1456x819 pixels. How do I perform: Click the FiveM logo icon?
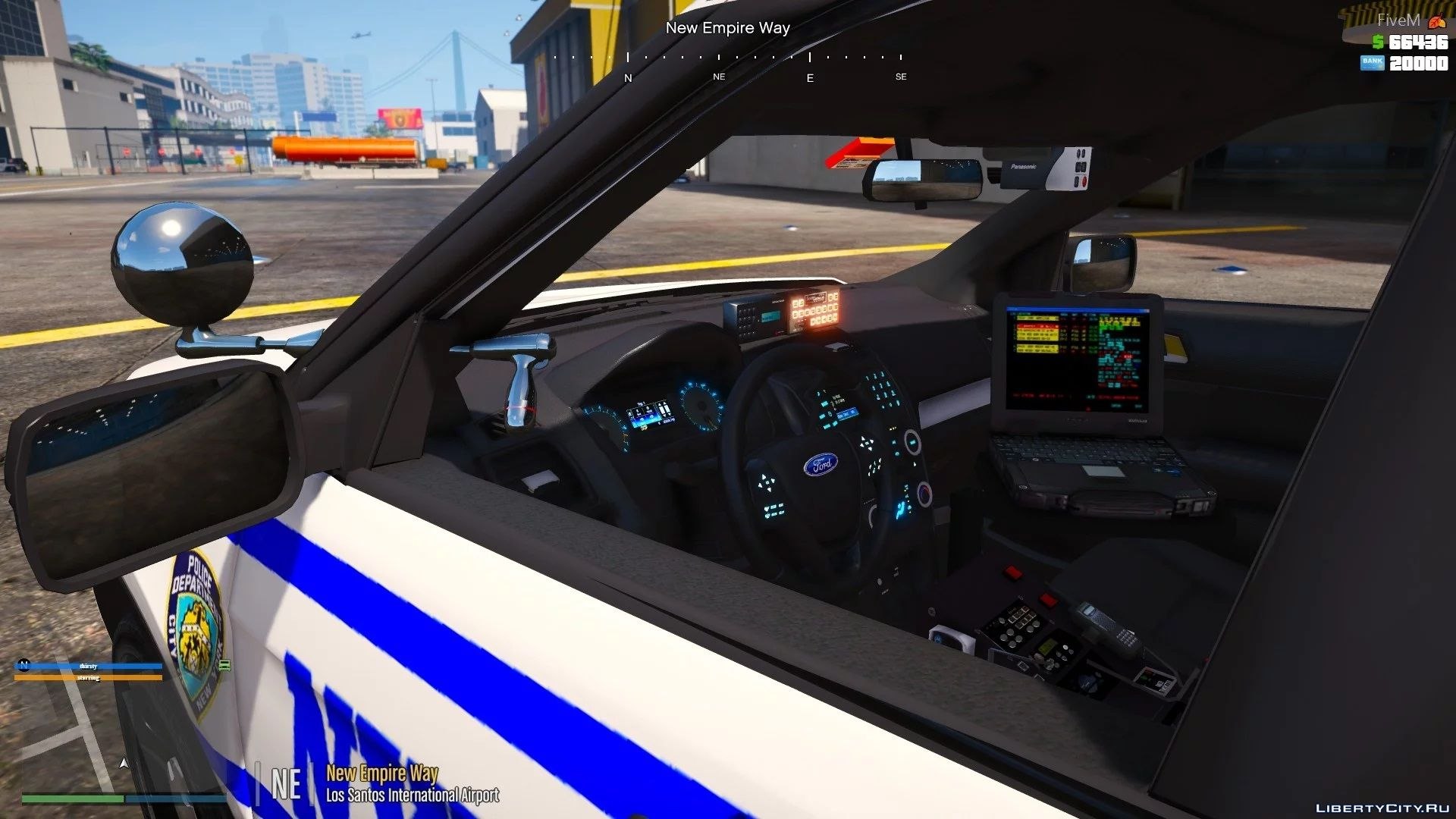[1436, 22]
